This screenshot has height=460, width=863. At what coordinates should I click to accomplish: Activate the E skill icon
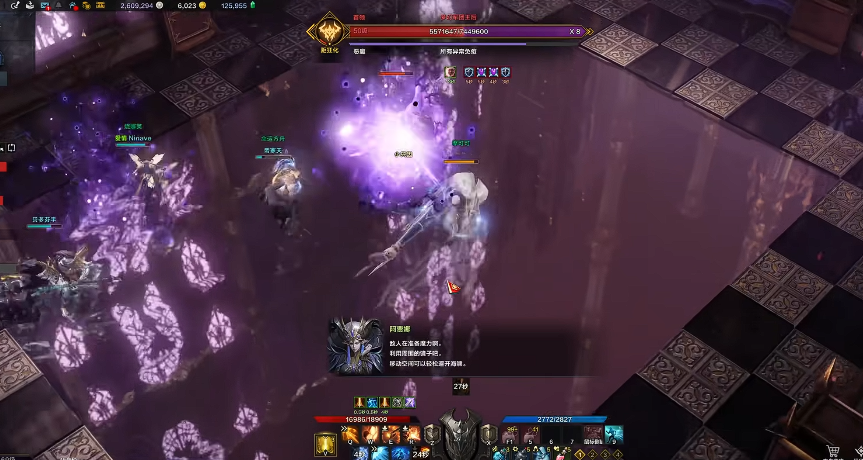point(392,435)
